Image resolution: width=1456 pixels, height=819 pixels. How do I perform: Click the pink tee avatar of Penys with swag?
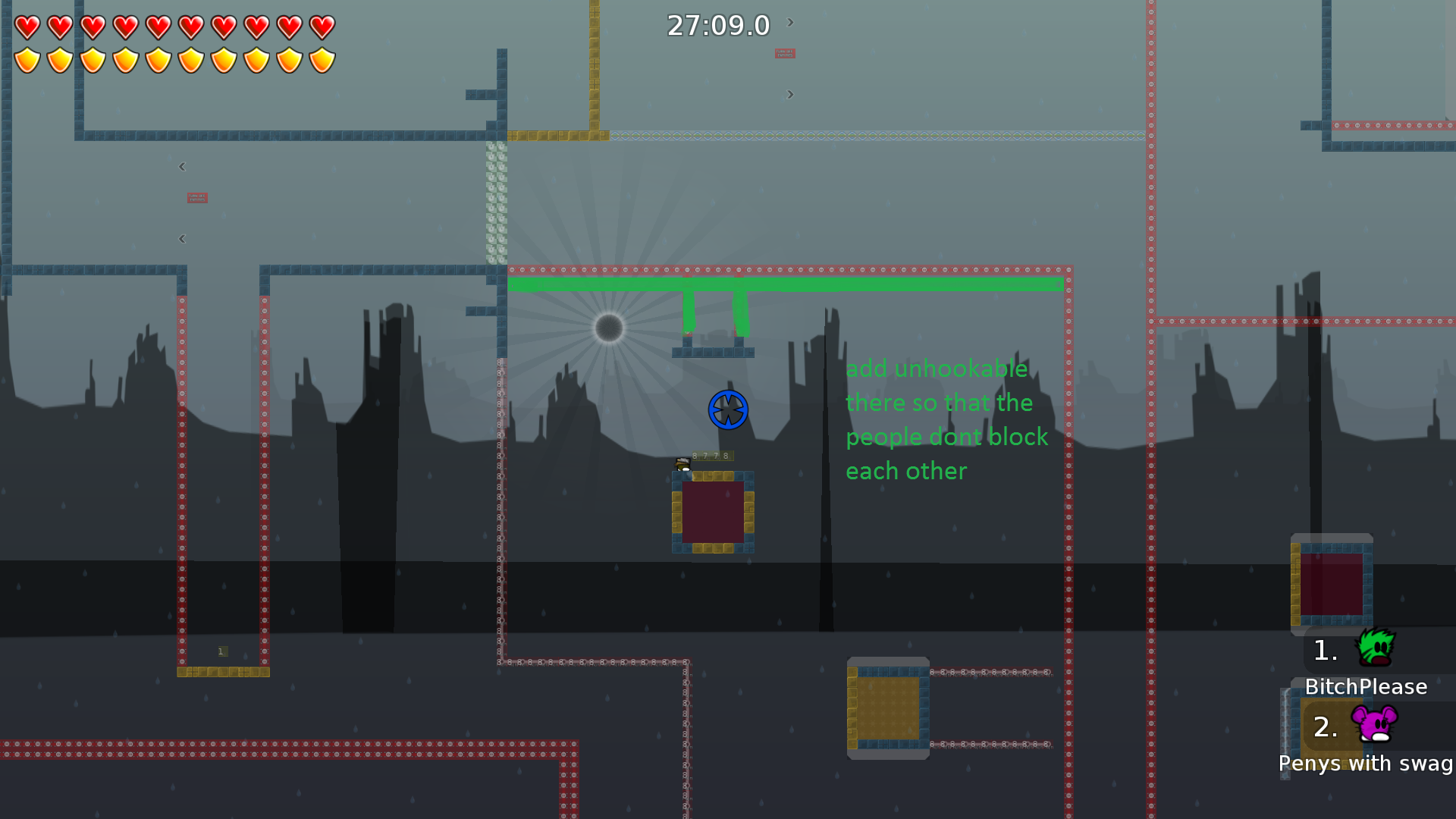pos(1376,726)
